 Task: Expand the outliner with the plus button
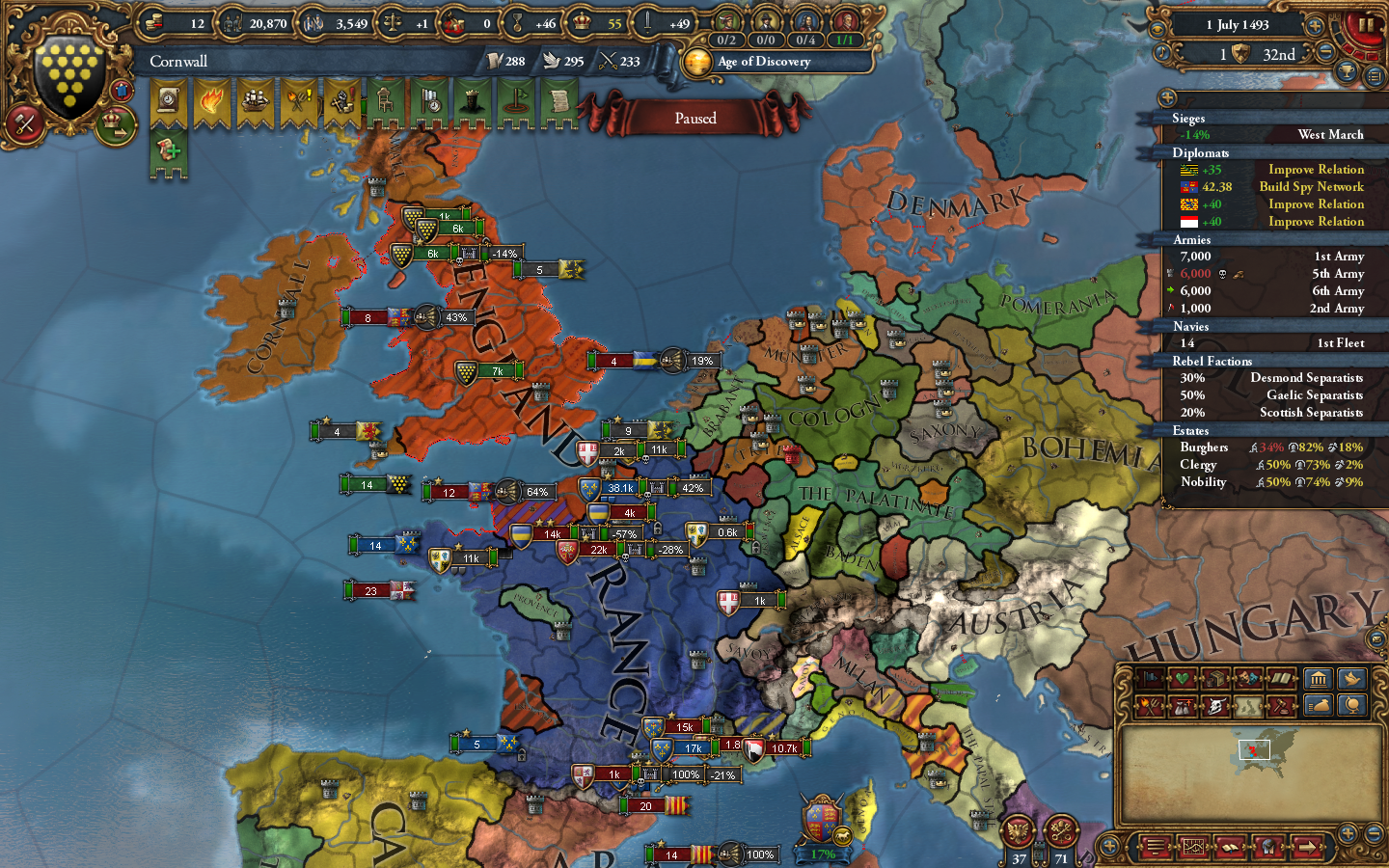pos(1166,95)
